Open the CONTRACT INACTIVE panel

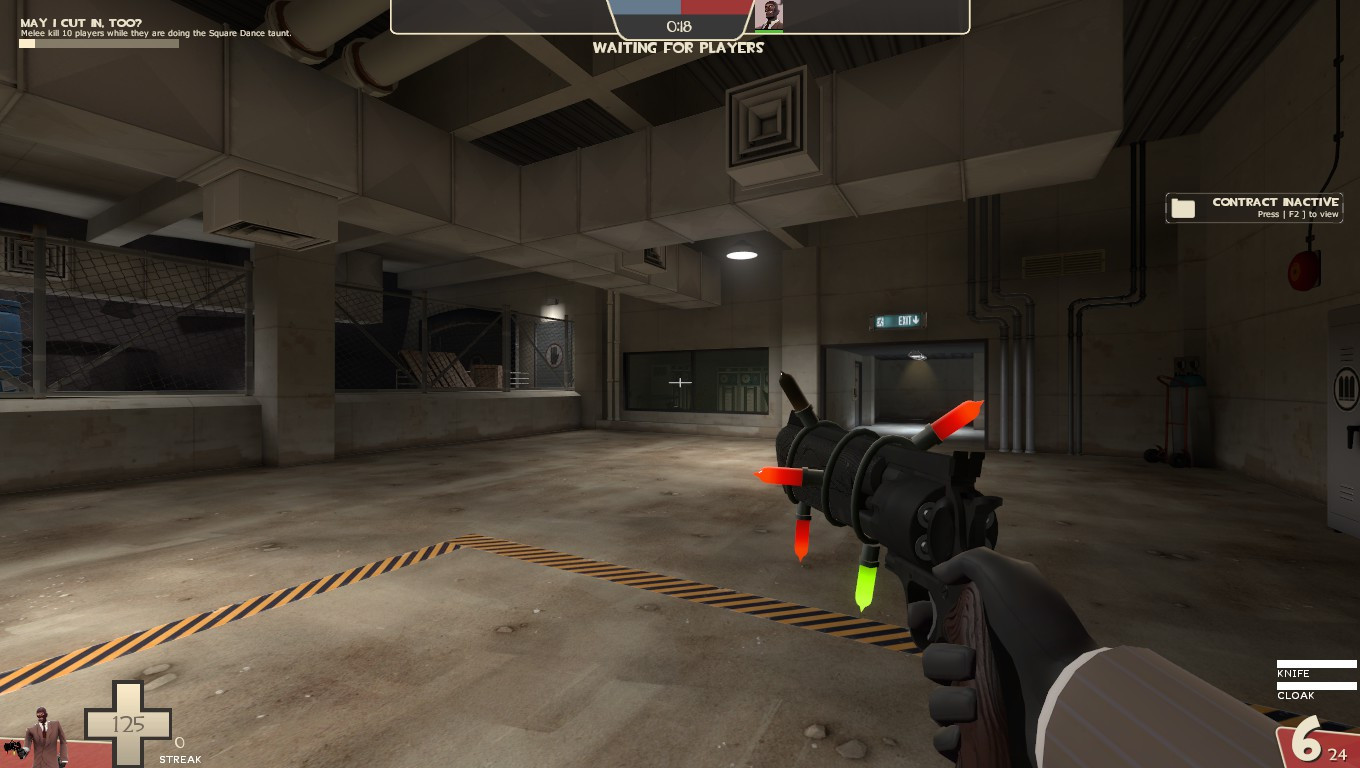tap(1253, 208)
